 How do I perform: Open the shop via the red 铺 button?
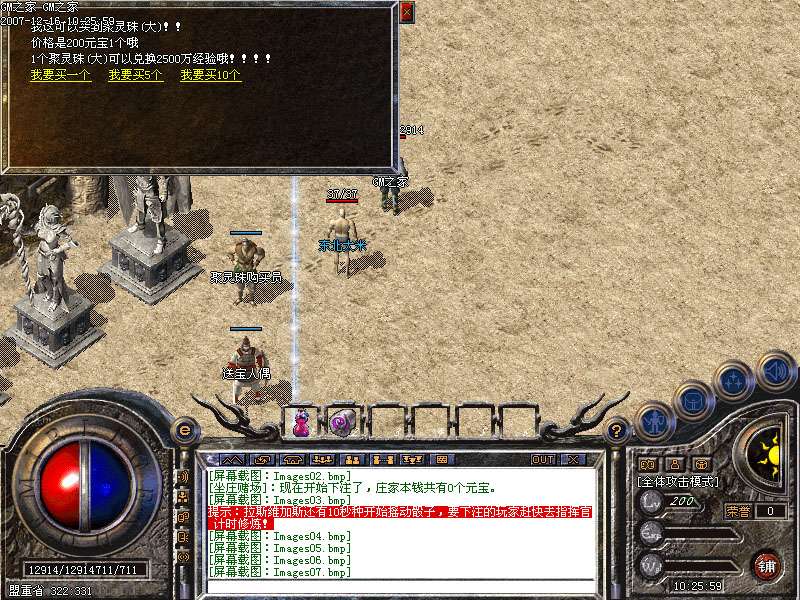pos(766,565)
